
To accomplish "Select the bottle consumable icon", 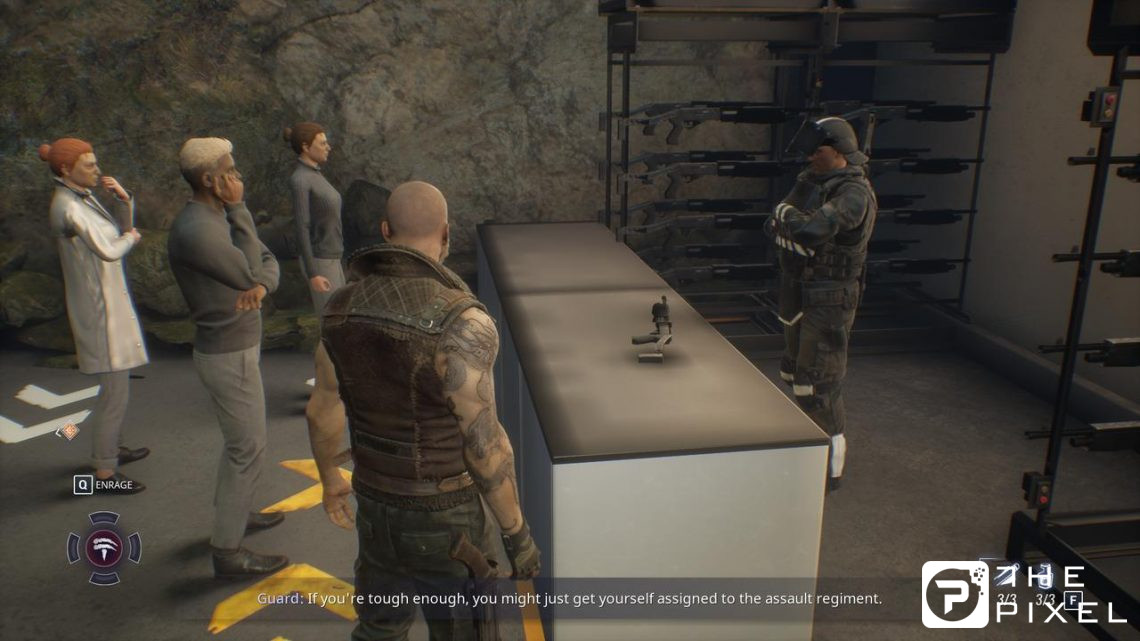I will [1043, 577].
